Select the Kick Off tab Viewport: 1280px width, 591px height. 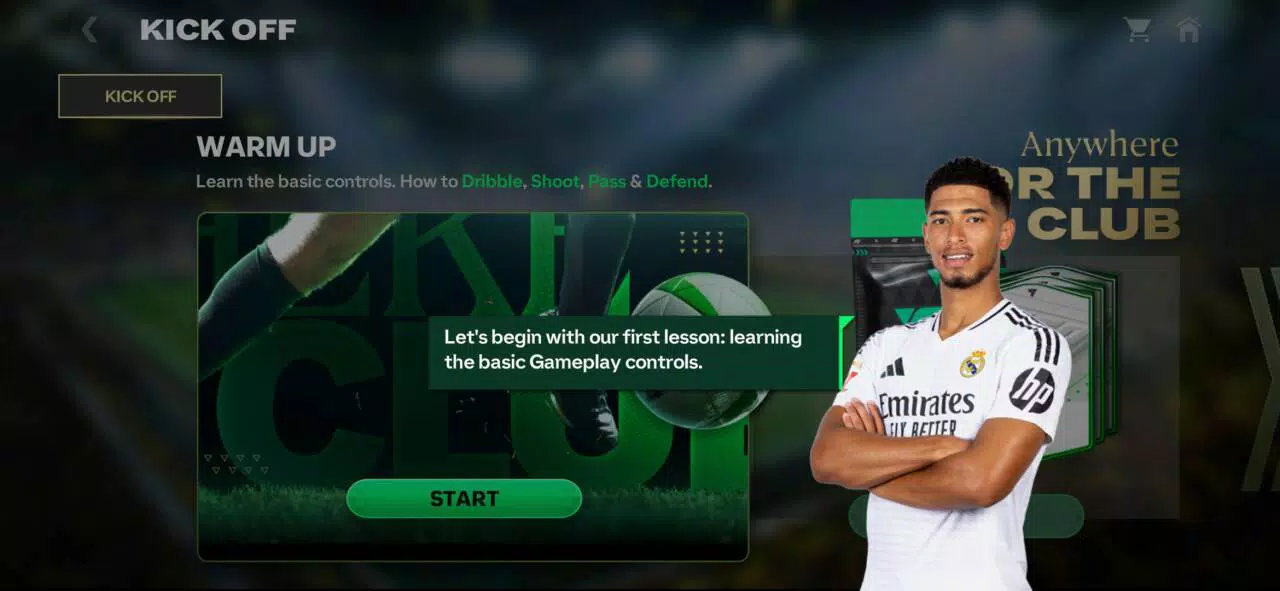[140, 96]
